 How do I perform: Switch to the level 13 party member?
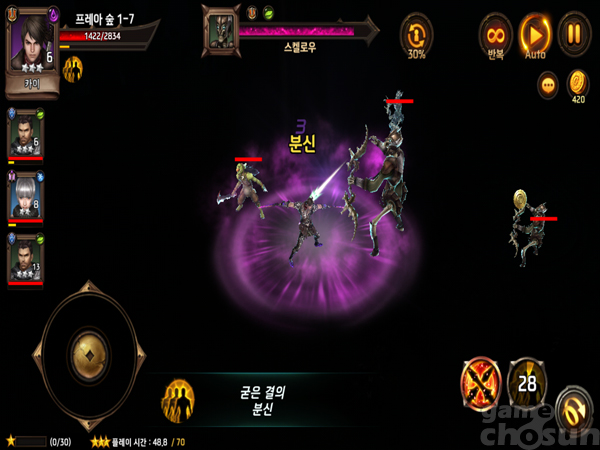(25, 258)
